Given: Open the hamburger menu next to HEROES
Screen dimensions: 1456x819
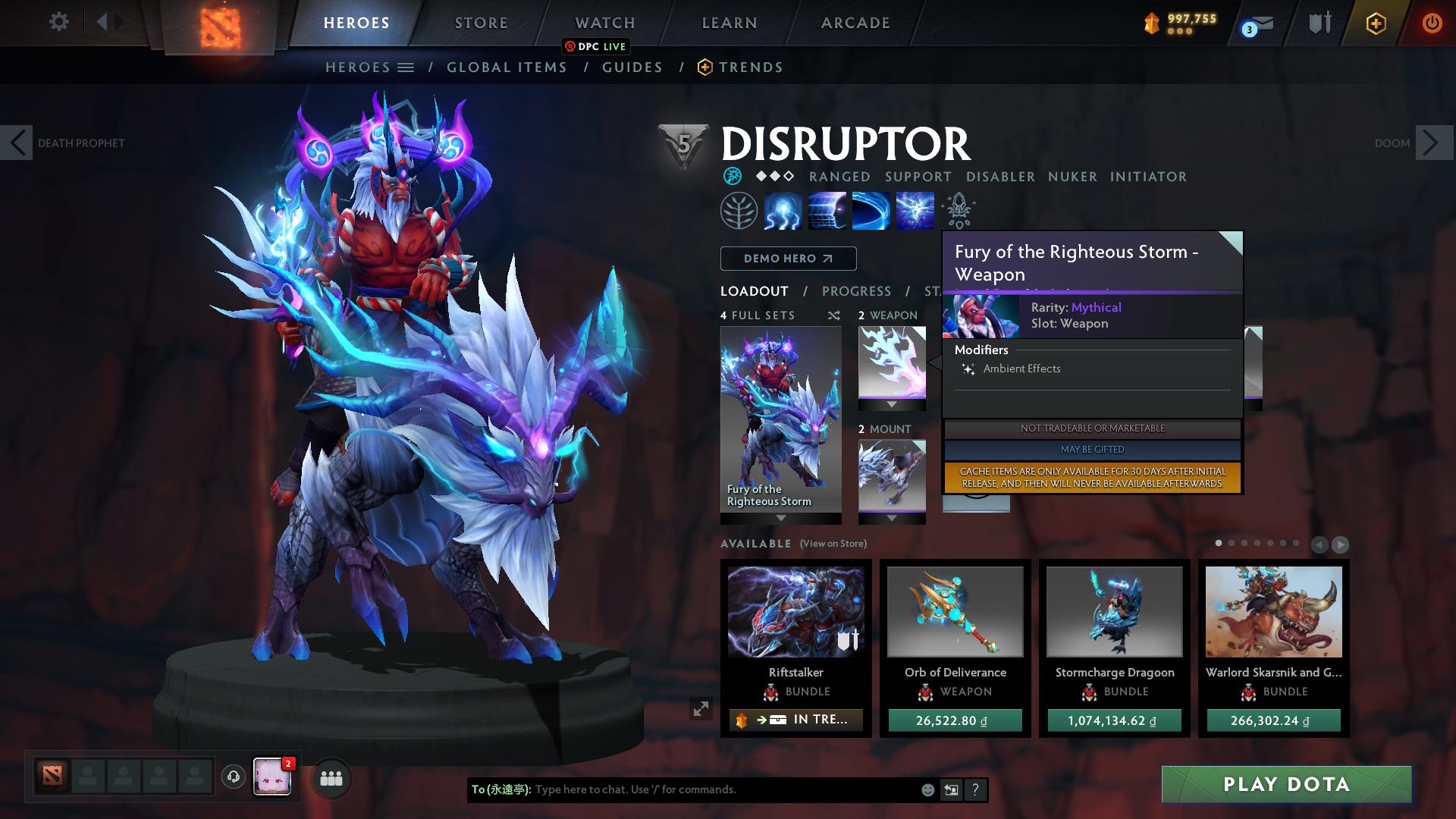Looking at the screenshot, I should click(407, 67).
